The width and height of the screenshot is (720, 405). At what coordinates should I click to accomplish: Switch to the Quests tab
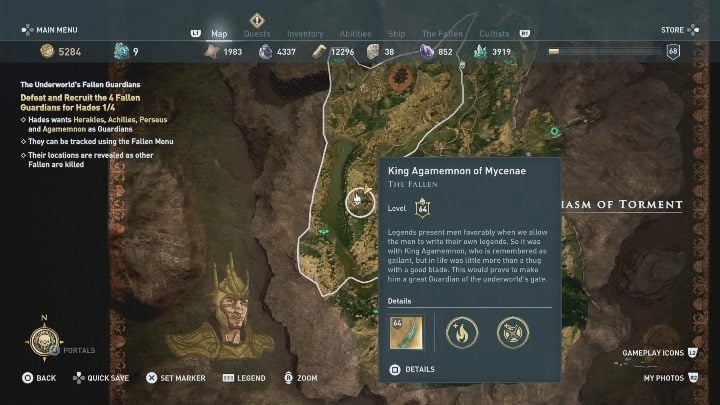coord(257,34)
